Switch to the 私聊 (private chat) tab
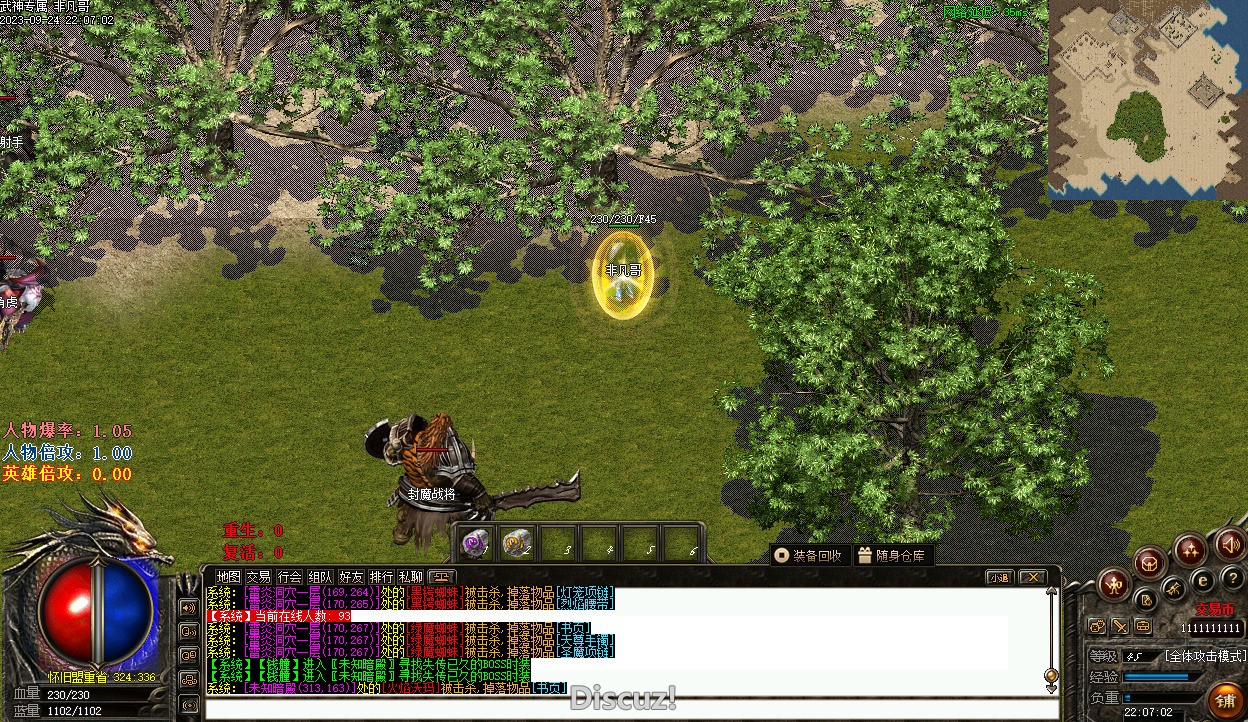This screenshot has height=722, width=1248. tap(411, 577)
